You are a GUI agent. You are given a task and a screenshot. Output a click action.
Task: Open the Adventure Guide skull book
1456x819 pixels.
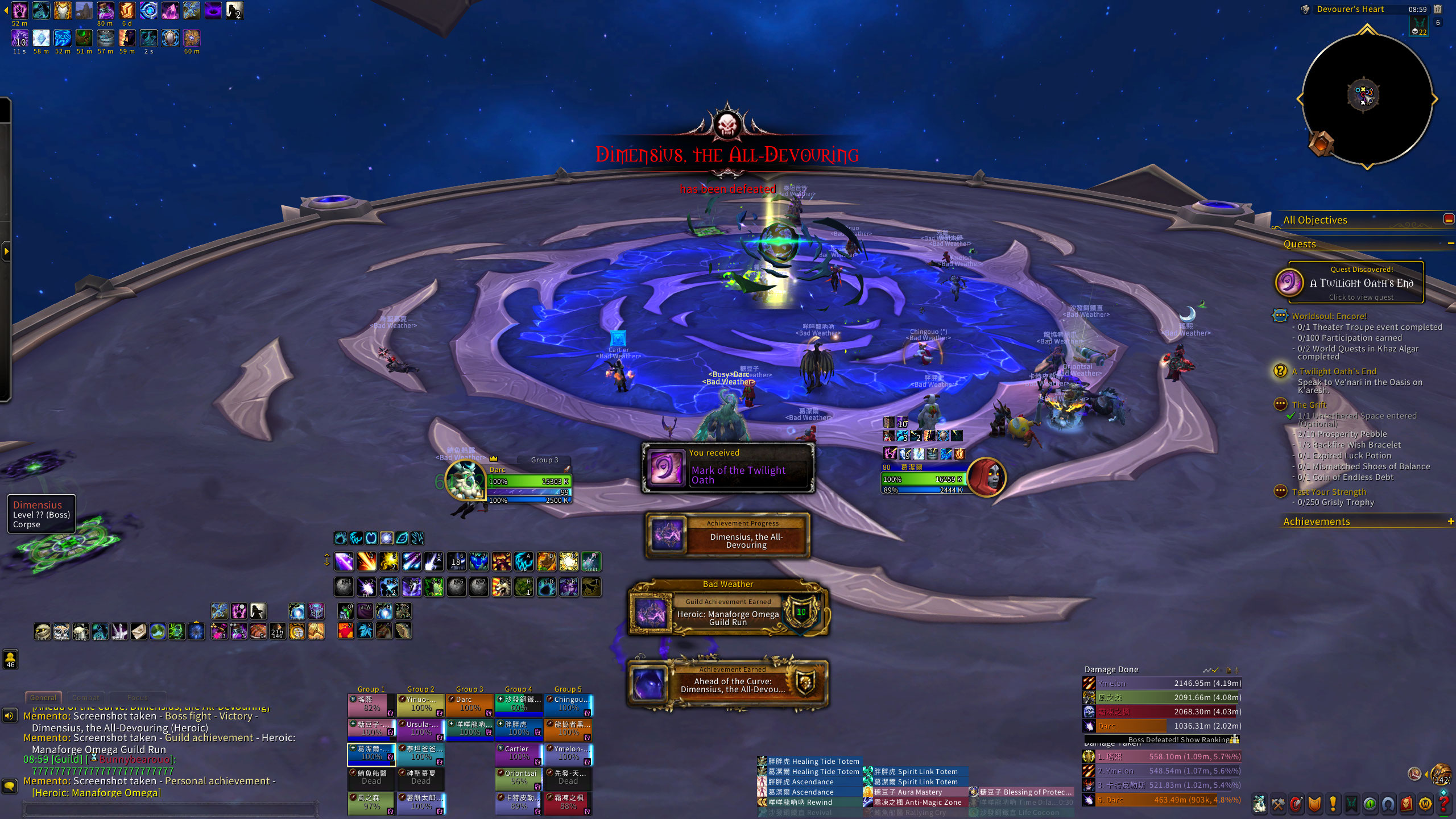(x=1407, y=804)
